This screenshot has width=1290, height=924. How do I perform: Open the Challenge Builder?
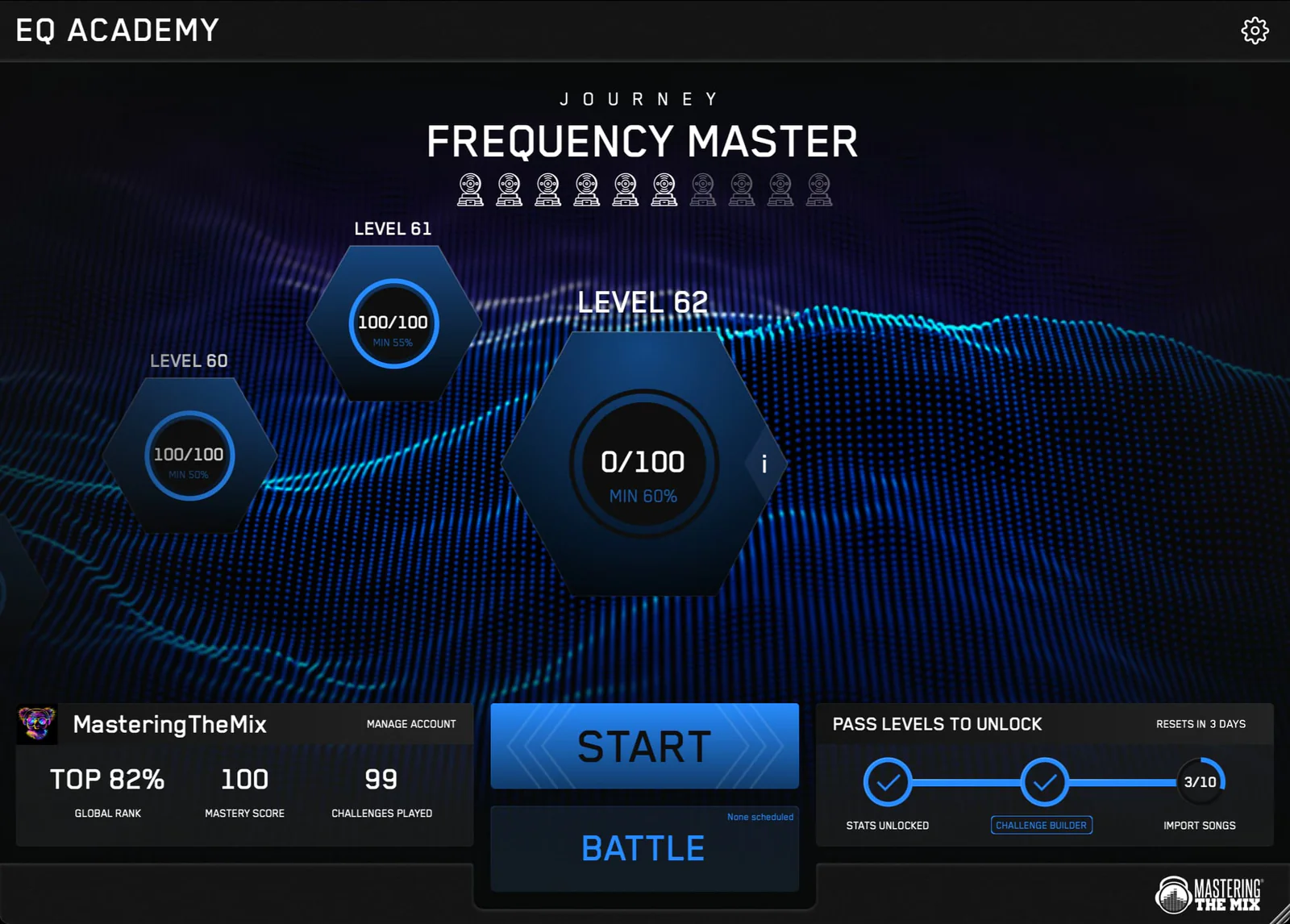(x=1041, y=825)
